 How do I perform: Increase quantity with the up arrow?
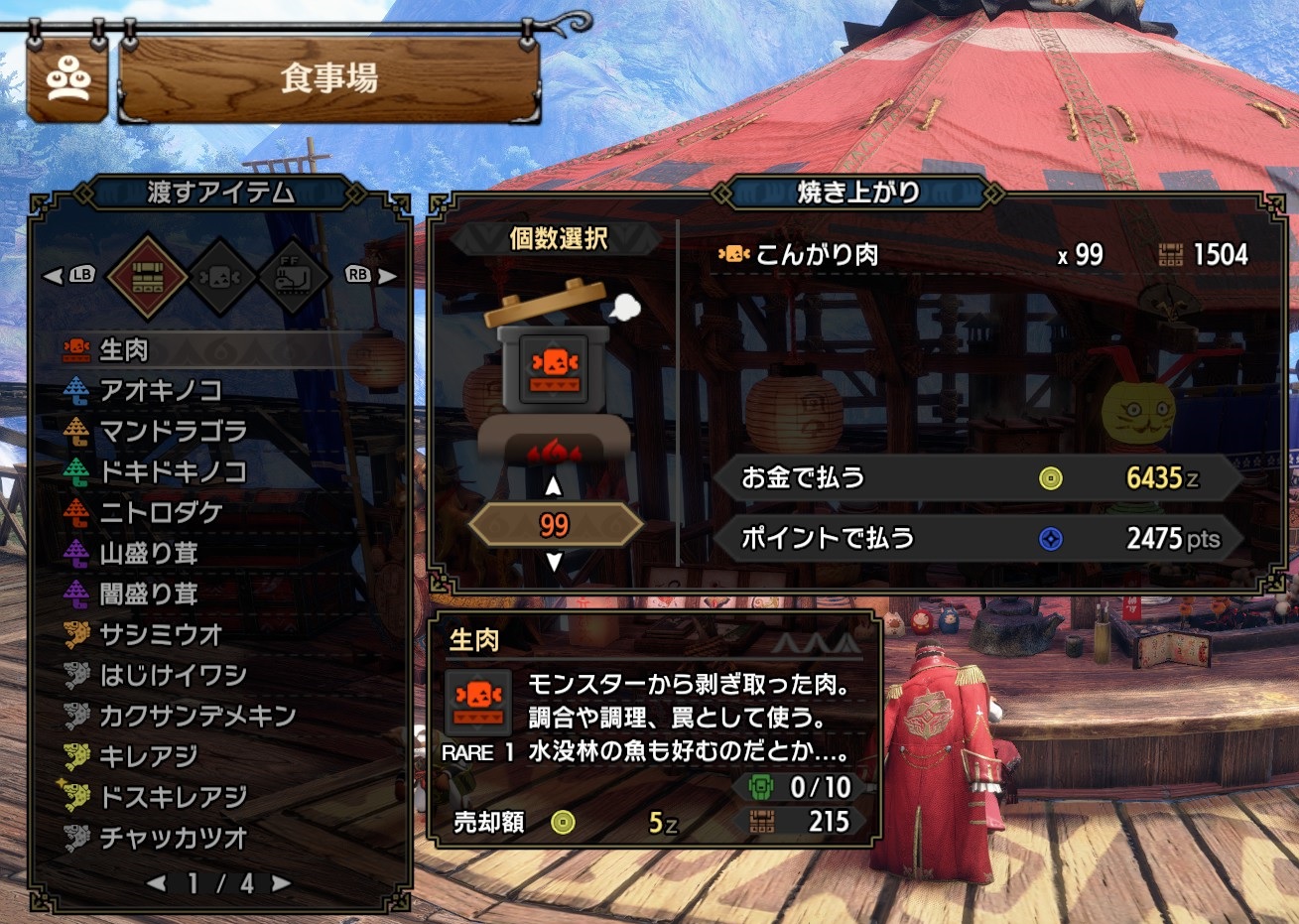point(554,486)
